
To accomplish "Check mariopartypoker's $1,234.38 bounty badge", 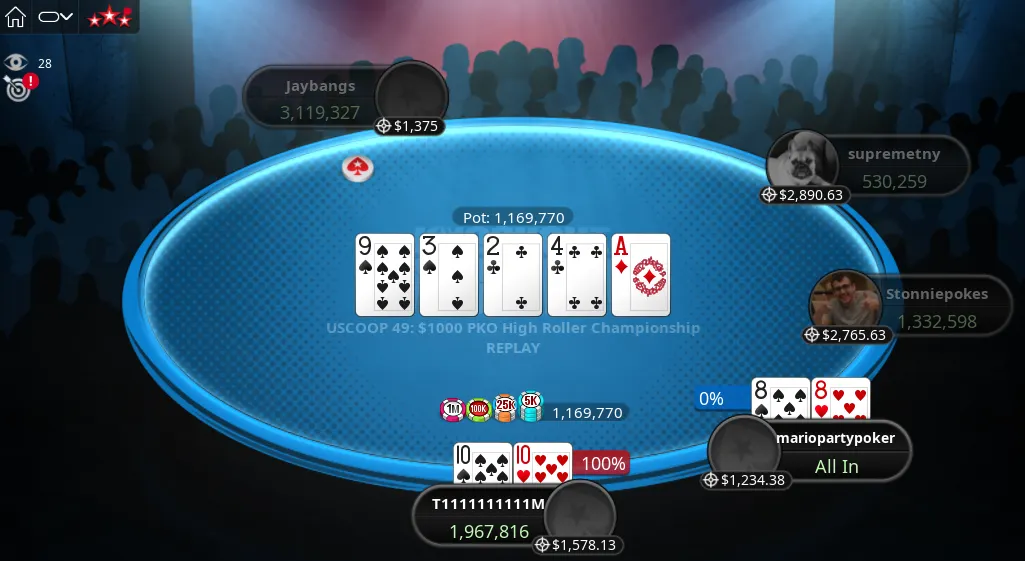I will pos(745,480).
